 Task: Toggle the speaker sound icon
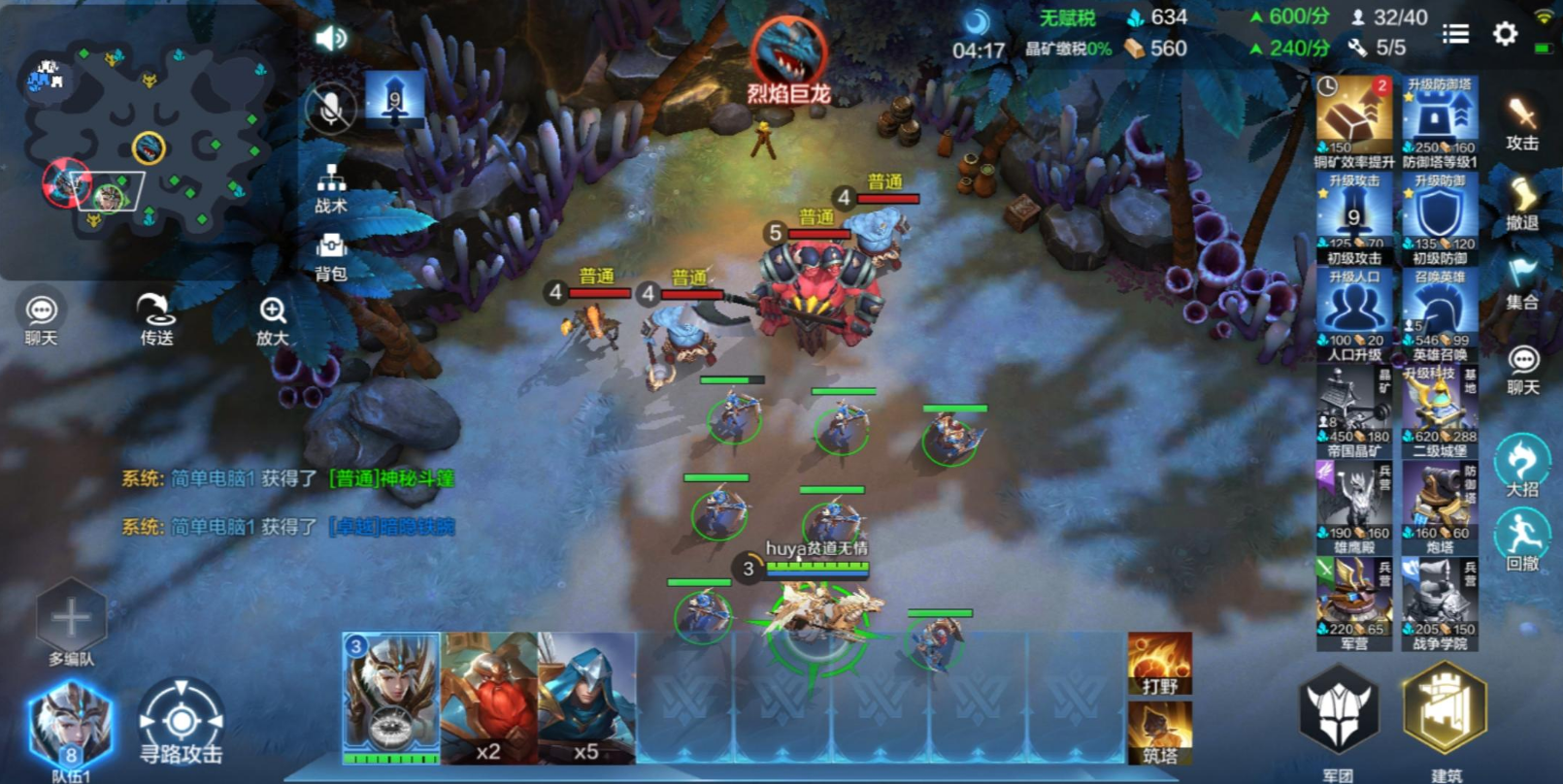pyautogui.click(x=331, y=38)
